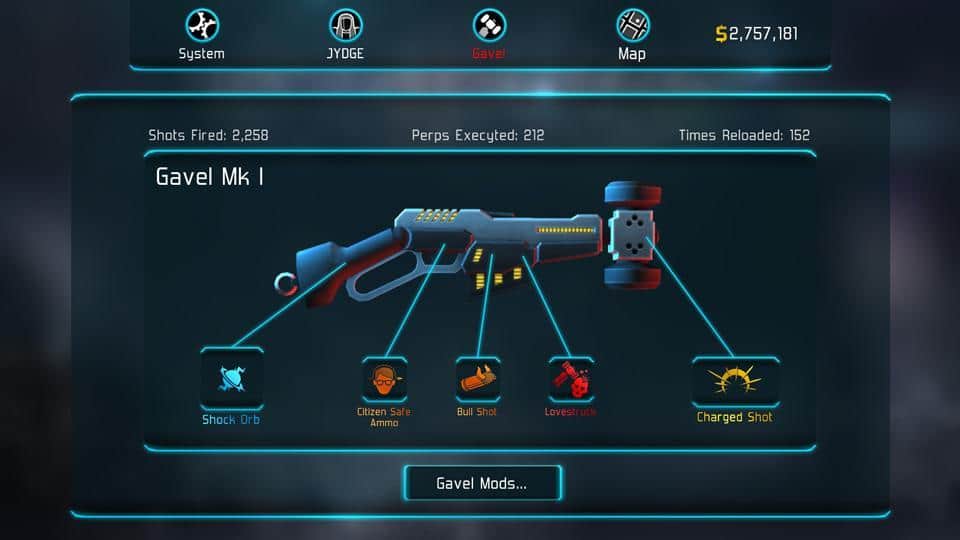Select the Shock Orb mod slot

pos(232,378)
